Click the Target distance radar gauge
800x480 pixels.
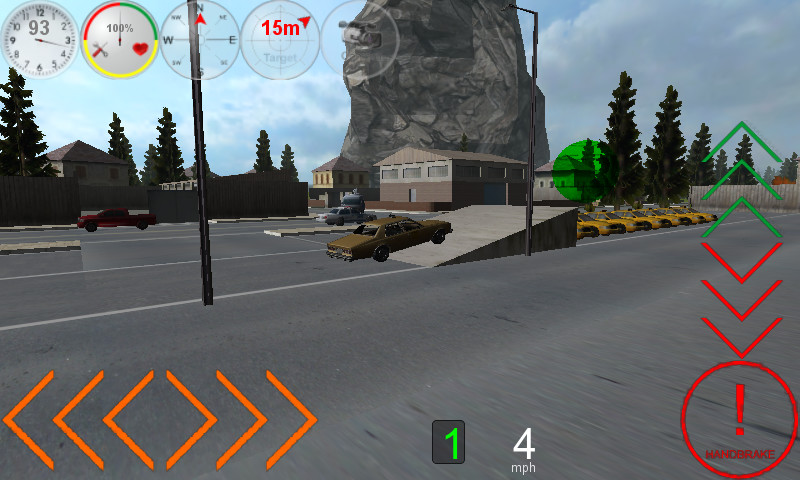(280, 40)
